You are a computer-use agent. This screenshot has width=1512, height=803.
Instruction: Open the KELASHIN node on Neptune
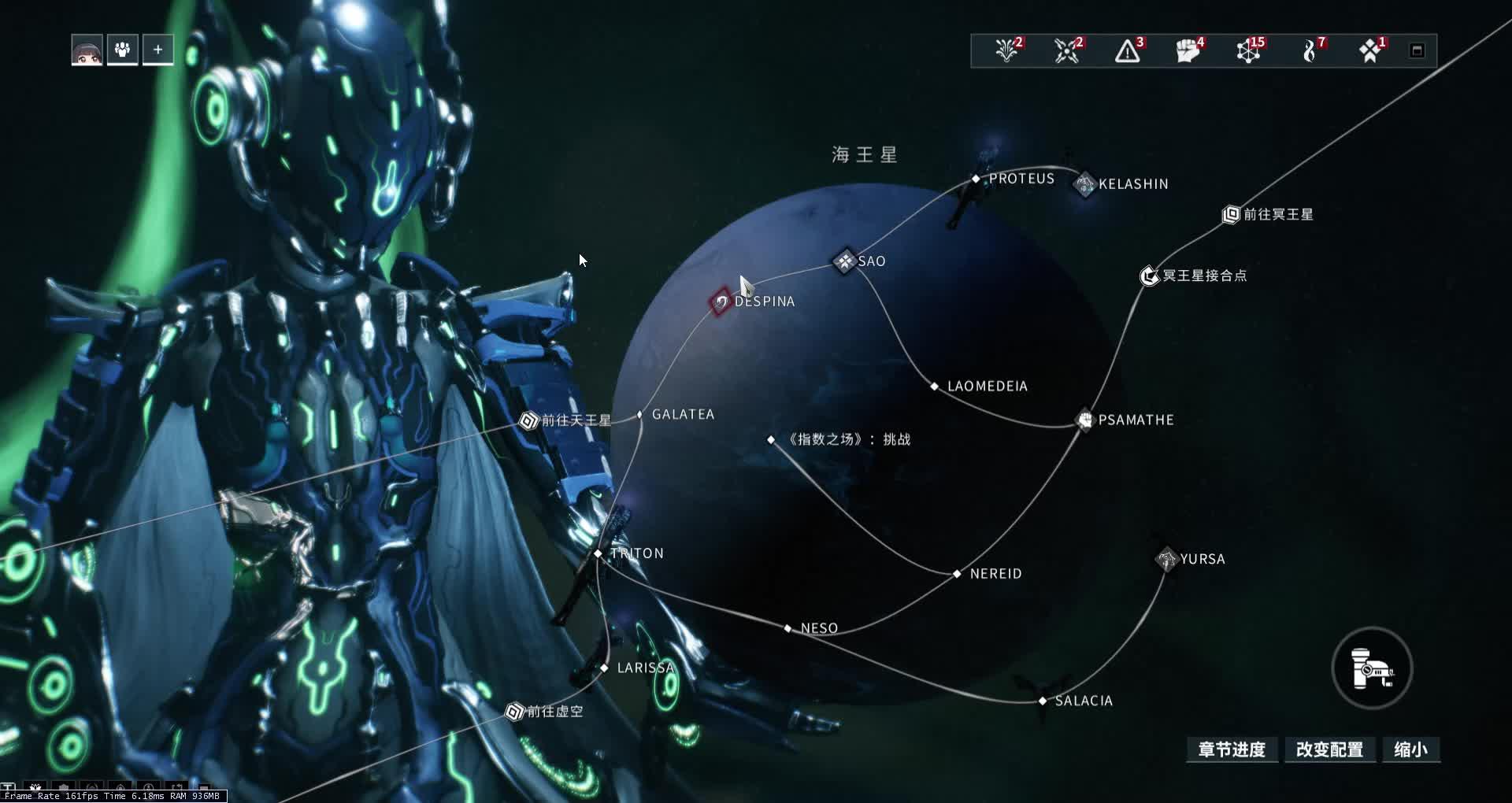click(x=1084, y=183)
